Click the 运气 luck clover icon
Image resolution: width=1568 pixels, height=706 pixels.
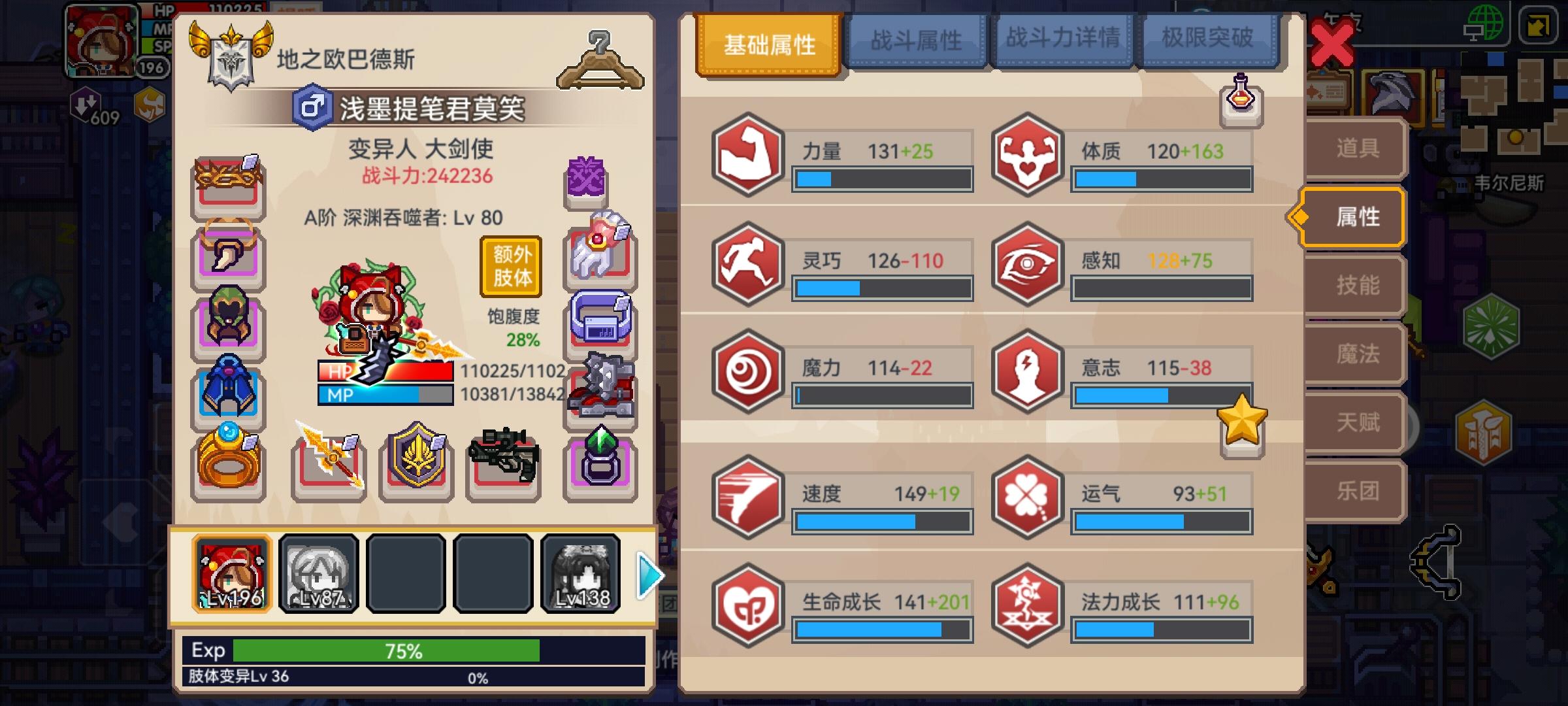1026,495
